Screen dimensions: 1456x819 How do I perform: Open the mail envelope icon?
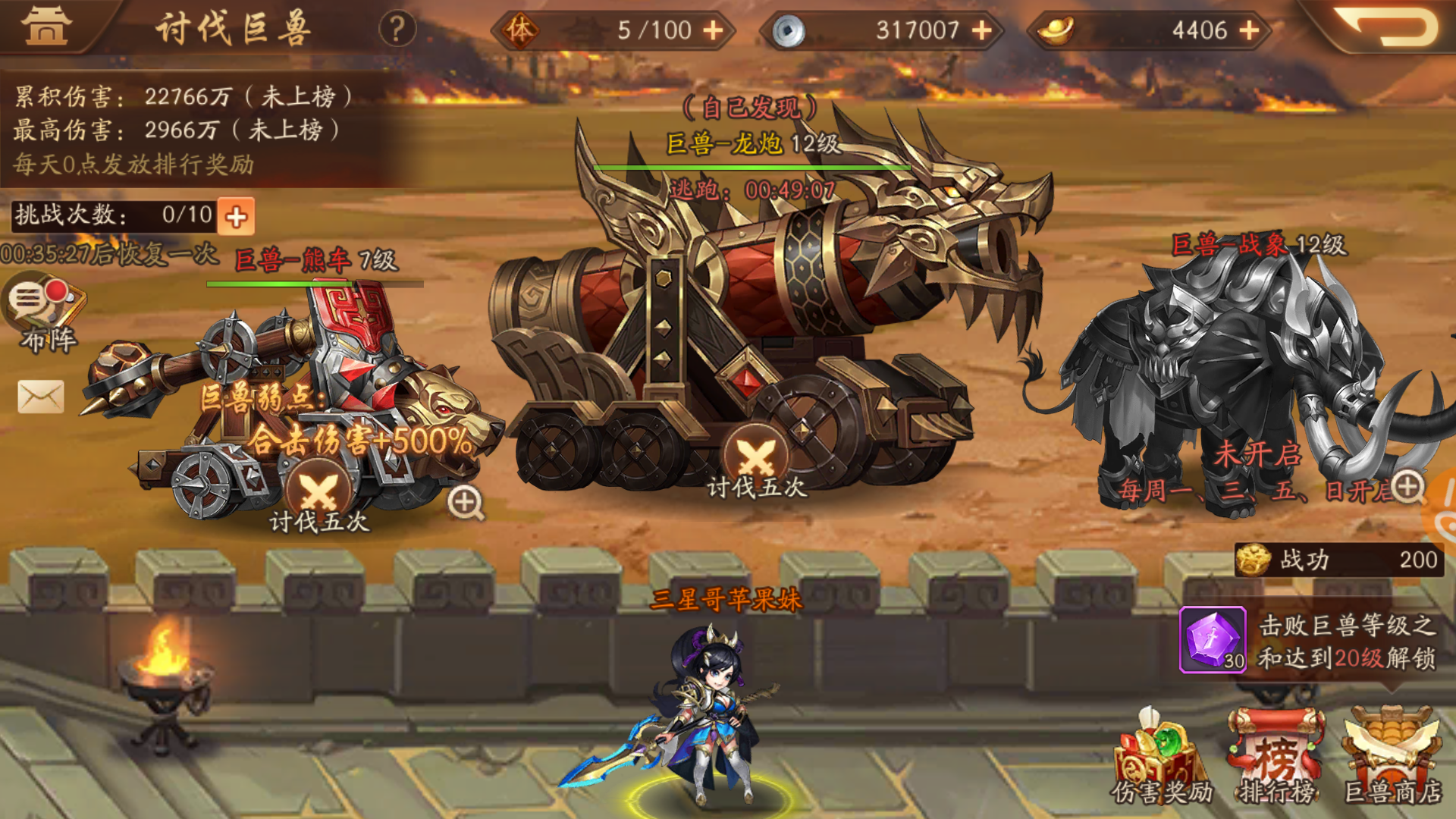[41, 397]
